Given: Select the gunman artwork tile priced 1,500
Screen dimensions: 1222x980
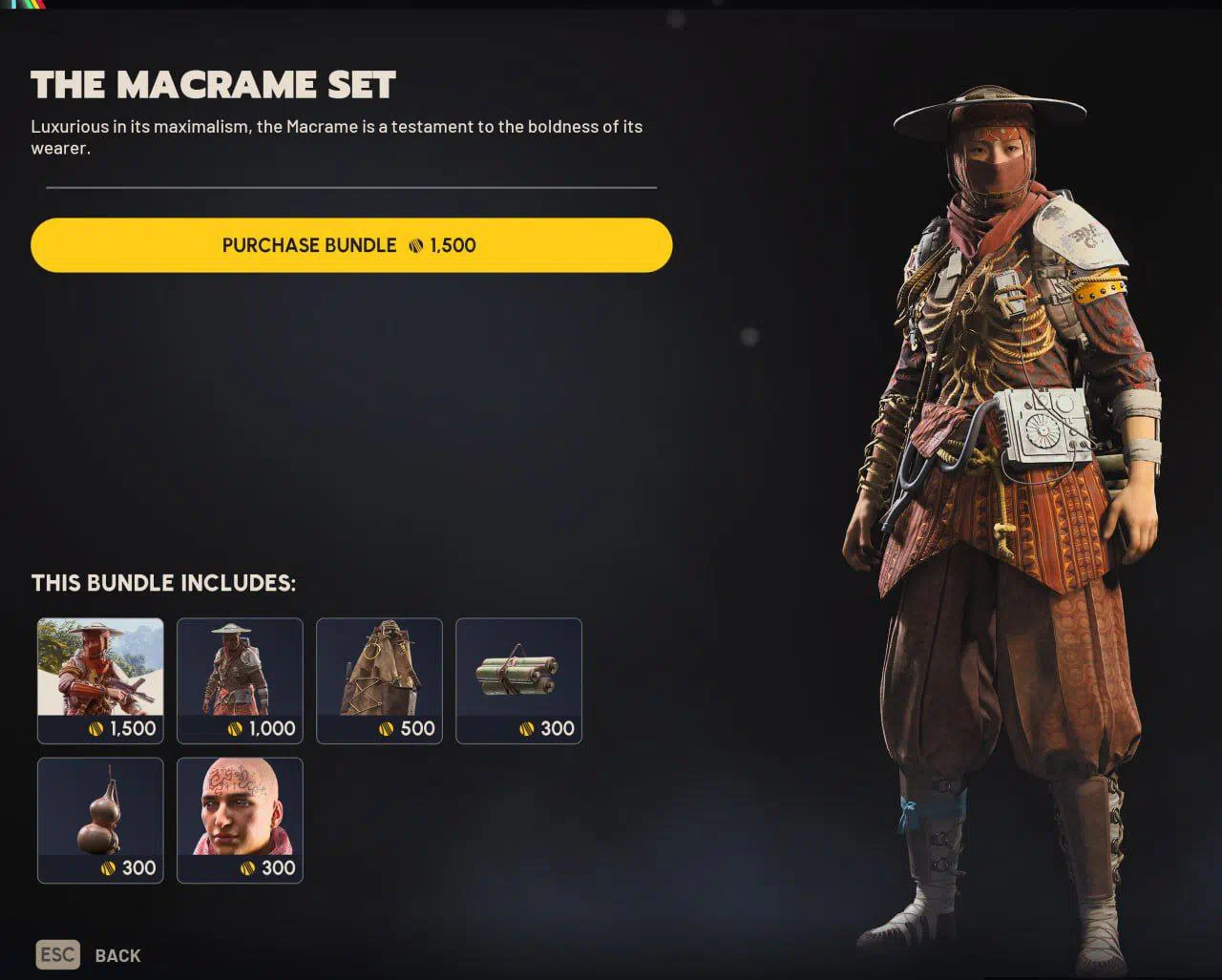Looking at the screenshot, I should 100,680.
